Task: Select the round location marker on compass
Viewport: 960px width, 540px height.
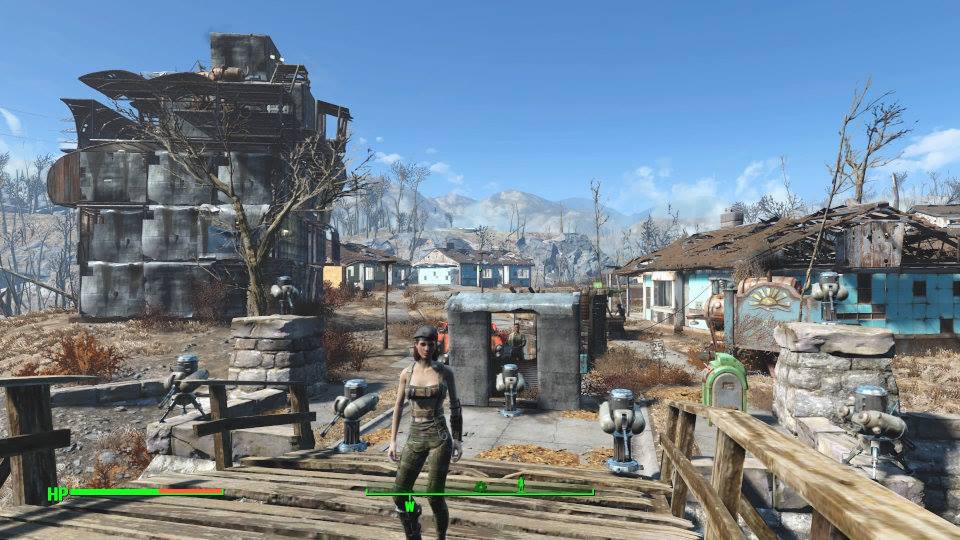Action: click(x=481, y=486)
